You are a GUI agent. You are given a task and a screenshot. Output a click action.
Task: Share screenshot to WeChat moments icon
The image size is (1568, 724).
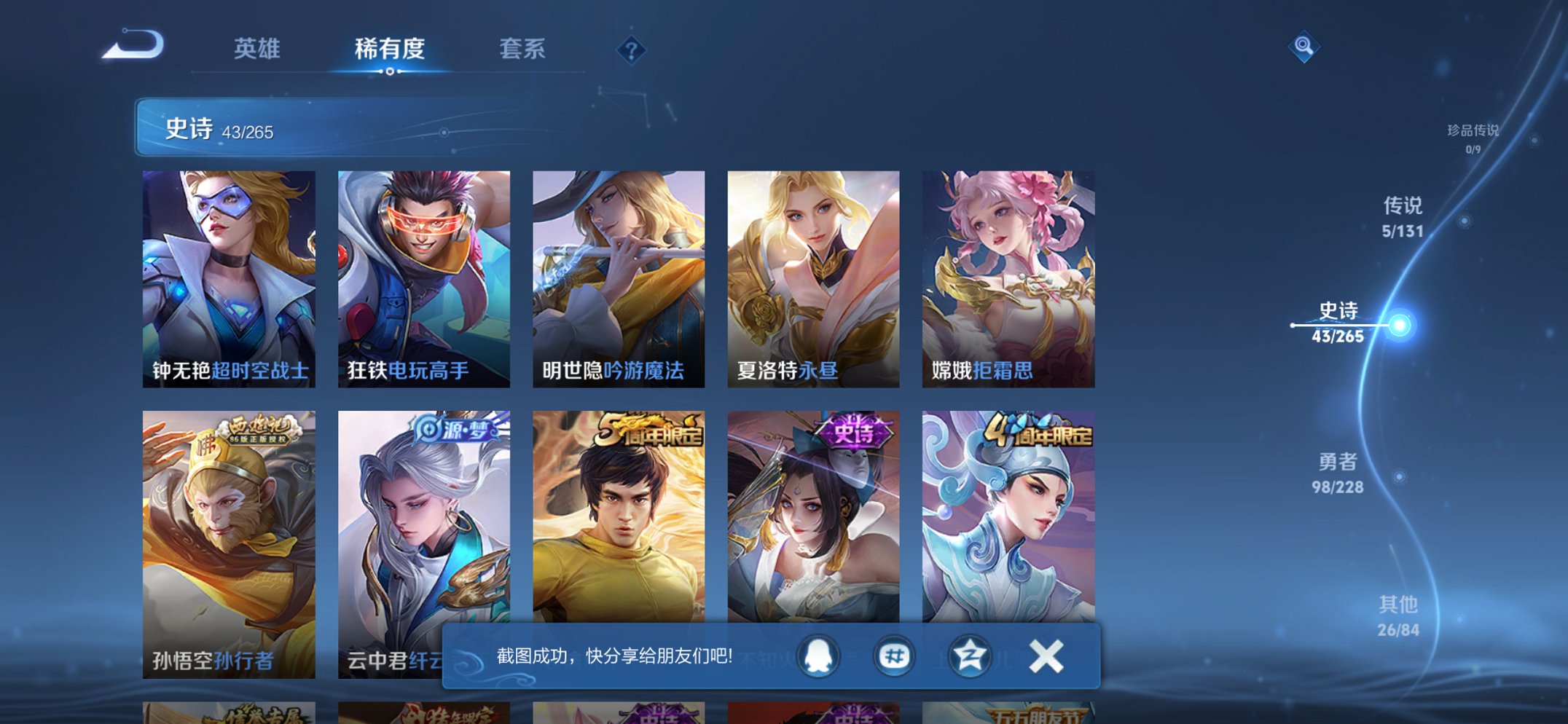click(895, 656)
